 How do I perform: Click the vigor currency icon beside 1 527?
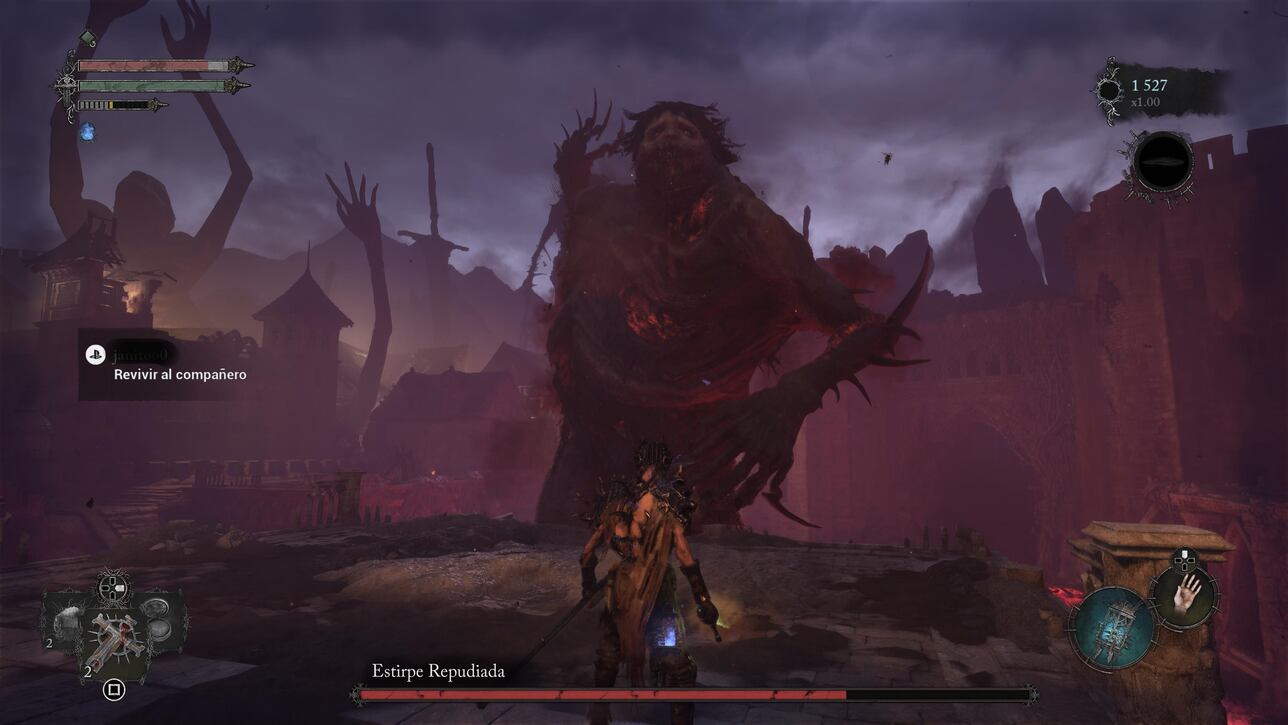(1108, 87)
